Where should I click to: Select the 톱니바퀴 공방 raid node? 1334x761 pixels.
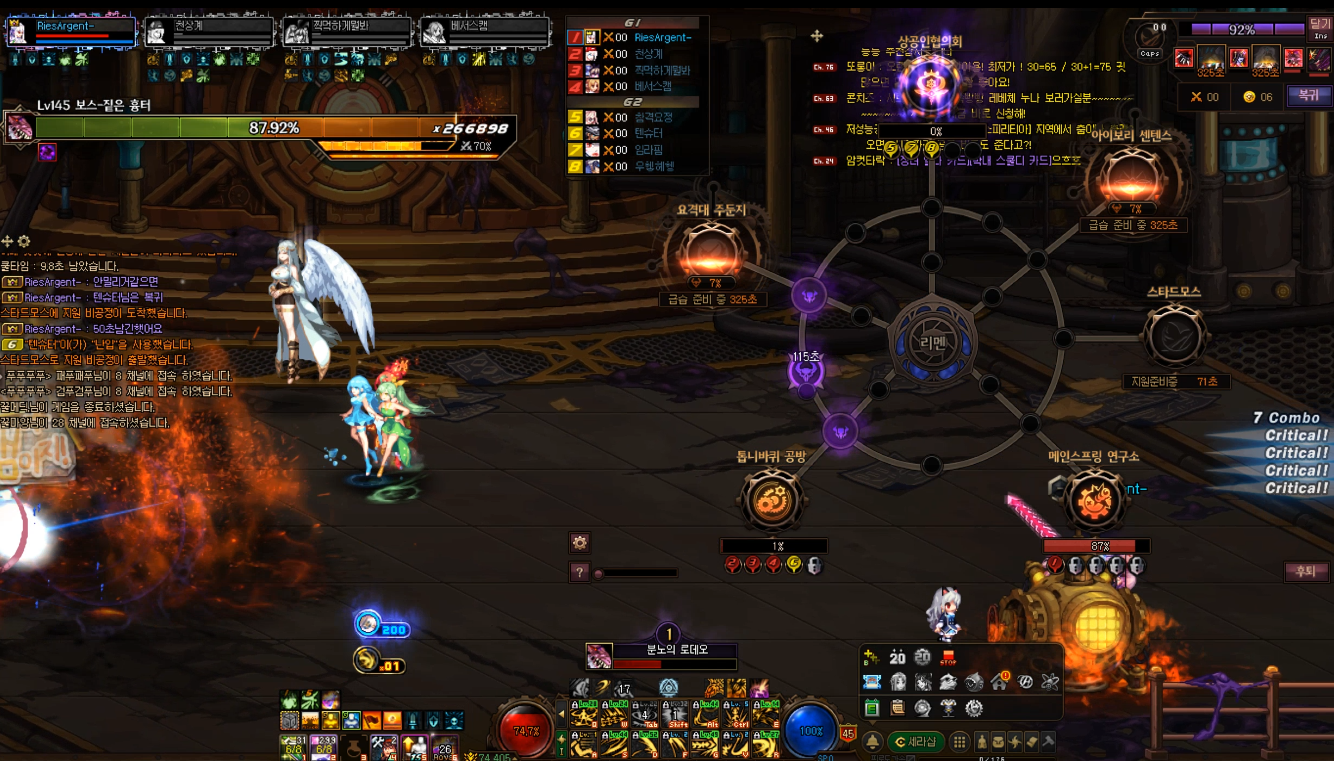coord(772,500)
